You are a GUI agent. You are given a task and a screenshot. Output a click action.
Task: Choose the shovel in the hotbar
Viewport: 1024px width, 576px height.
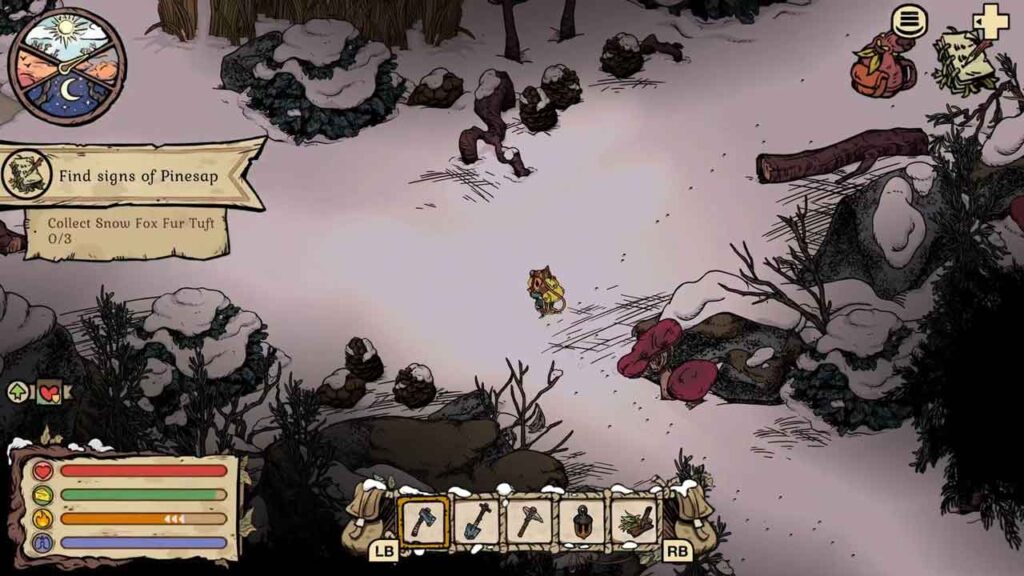477,522
